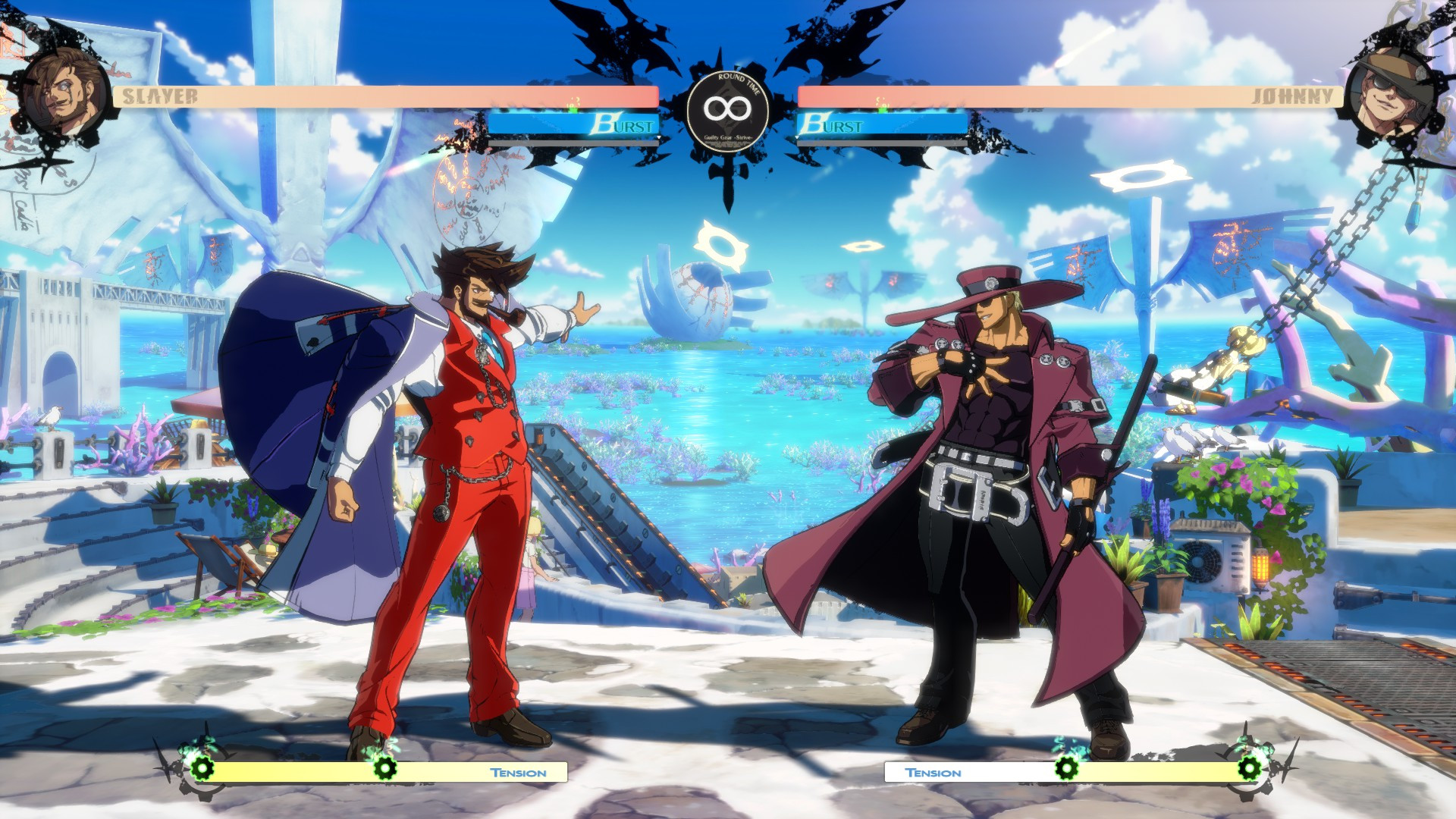Viewport: 1456px width, 819px height.
Task: Click the left TENSION text label
Action: tap(518, 772)
